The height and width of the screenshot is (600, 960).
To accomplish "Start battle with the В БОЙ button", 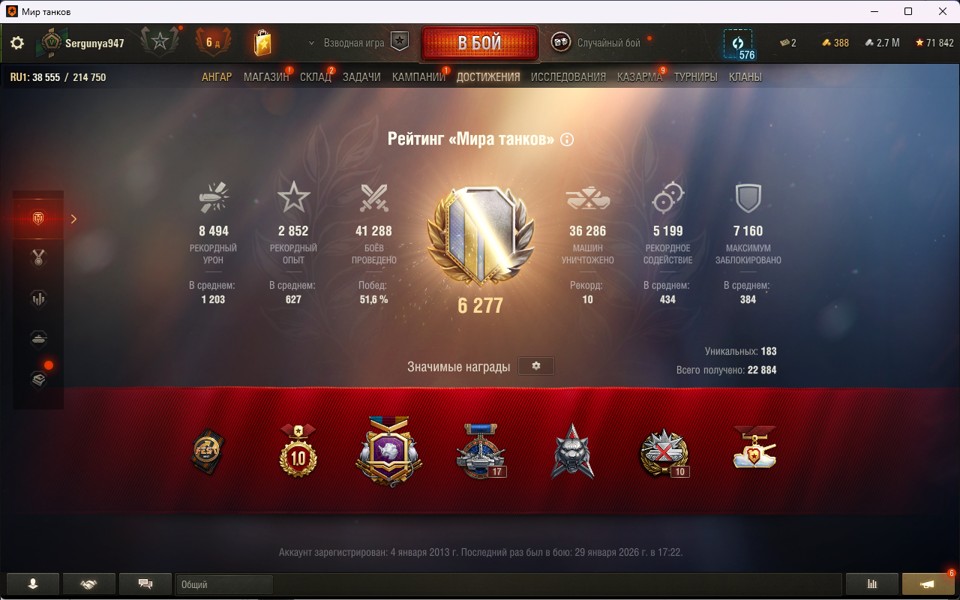I will [480, 44].
